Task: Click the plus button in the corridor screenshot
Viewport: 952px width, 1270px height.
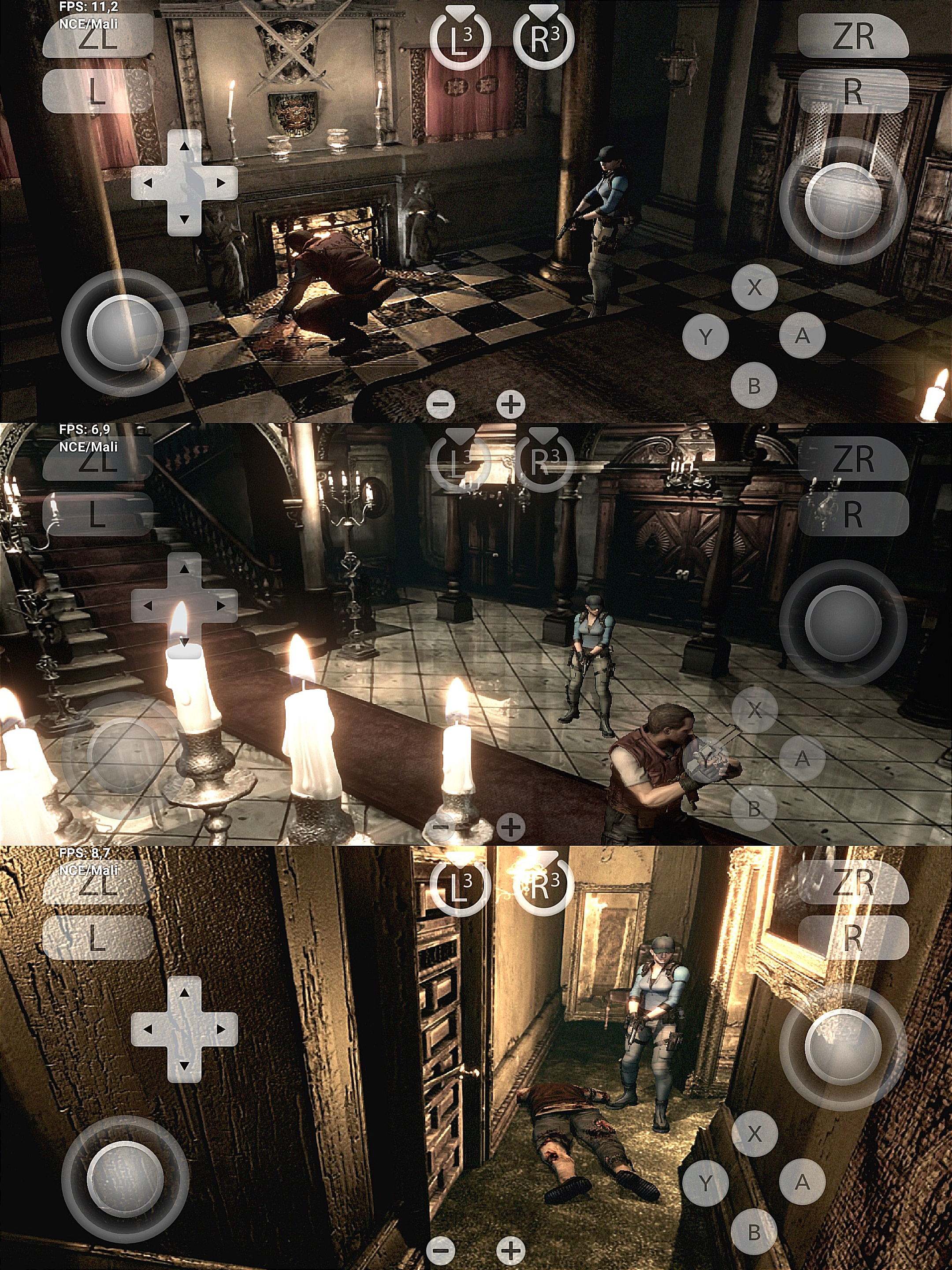Action: pos(511,1250)
